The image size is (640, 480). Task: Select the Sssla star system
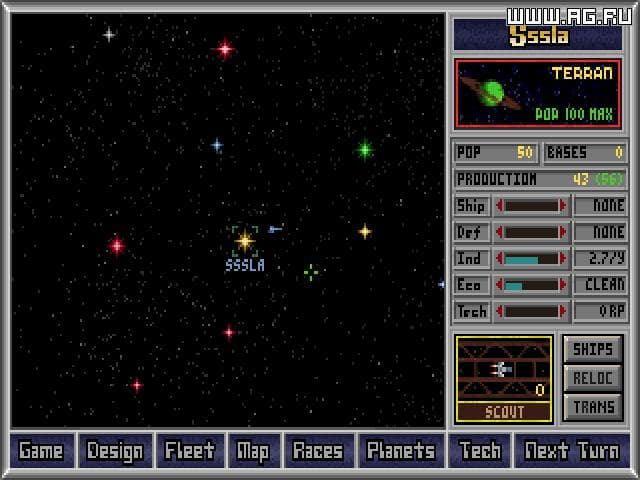click(x=245, y=240)
